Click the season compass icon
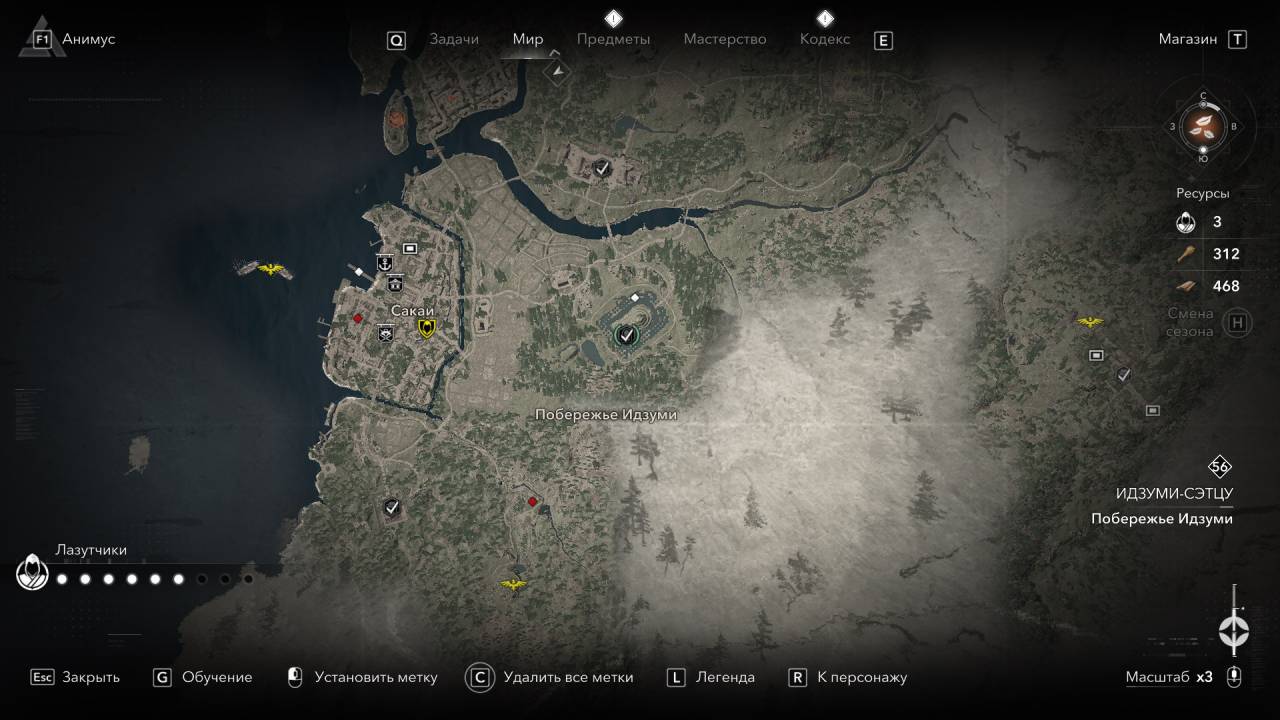This screenshot has width=1280, height=720. 1203,126
